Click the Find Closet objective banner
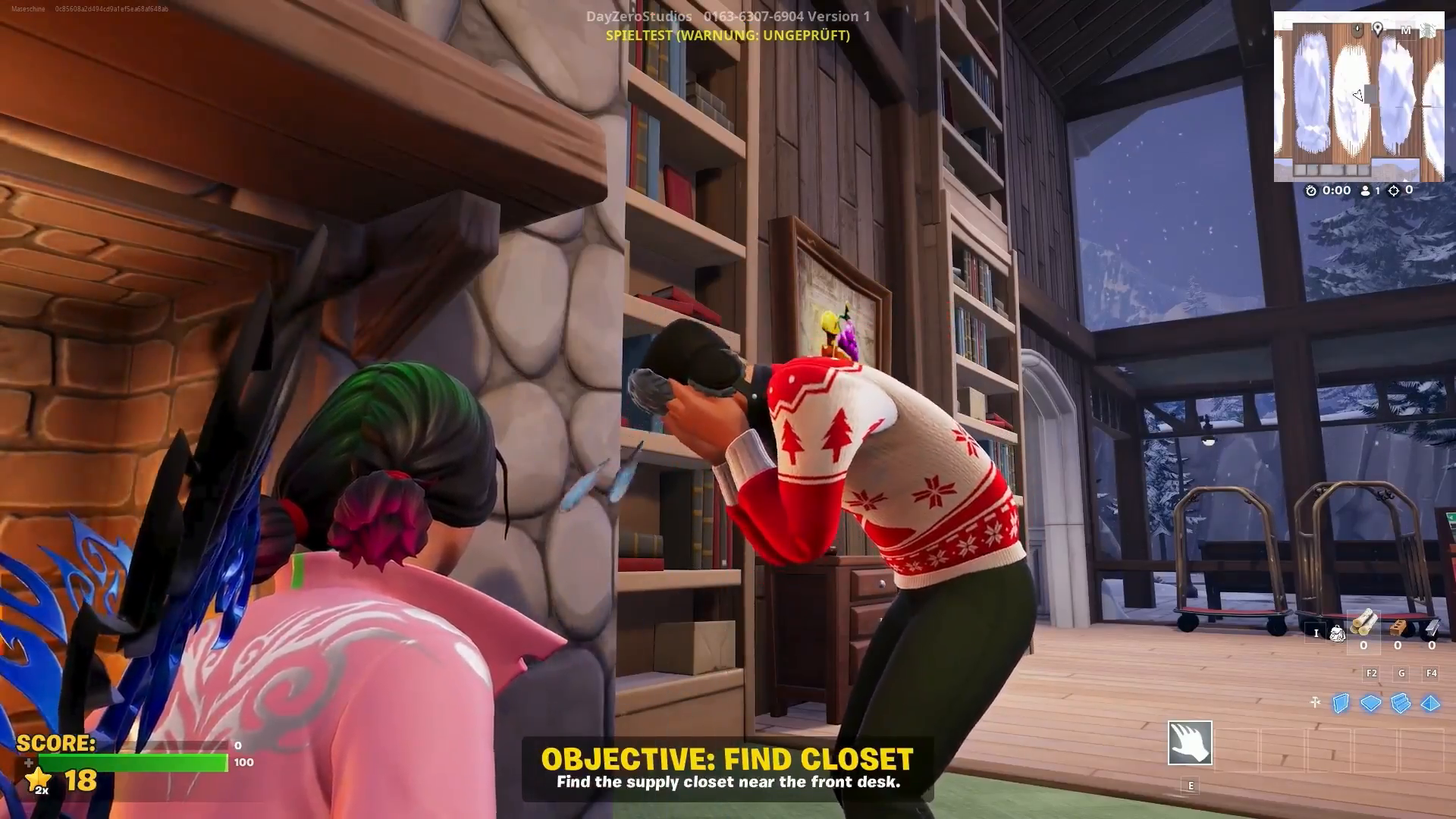The height and width of the screenshot is (819, 1456). tap(727, 769)
